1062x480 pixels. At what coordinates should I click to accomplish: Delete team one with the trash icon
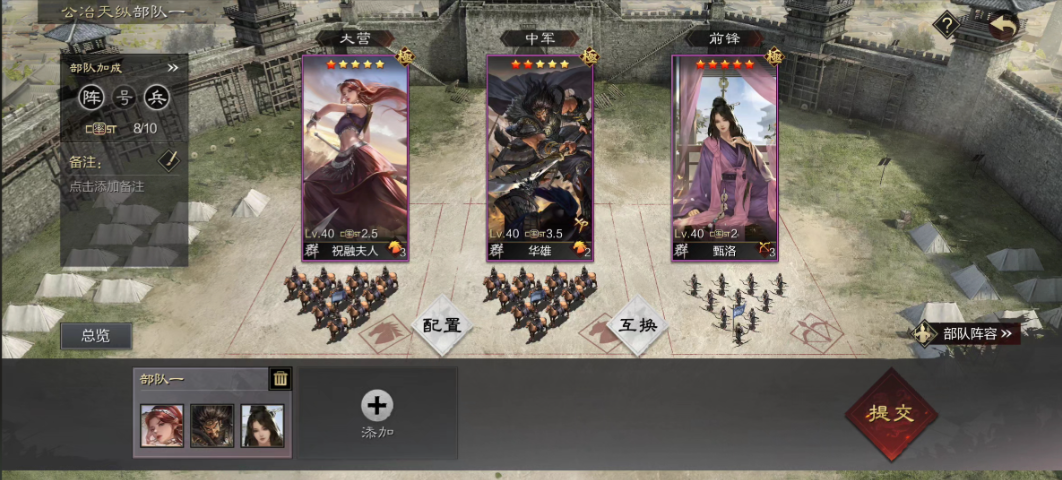point(281,378)
